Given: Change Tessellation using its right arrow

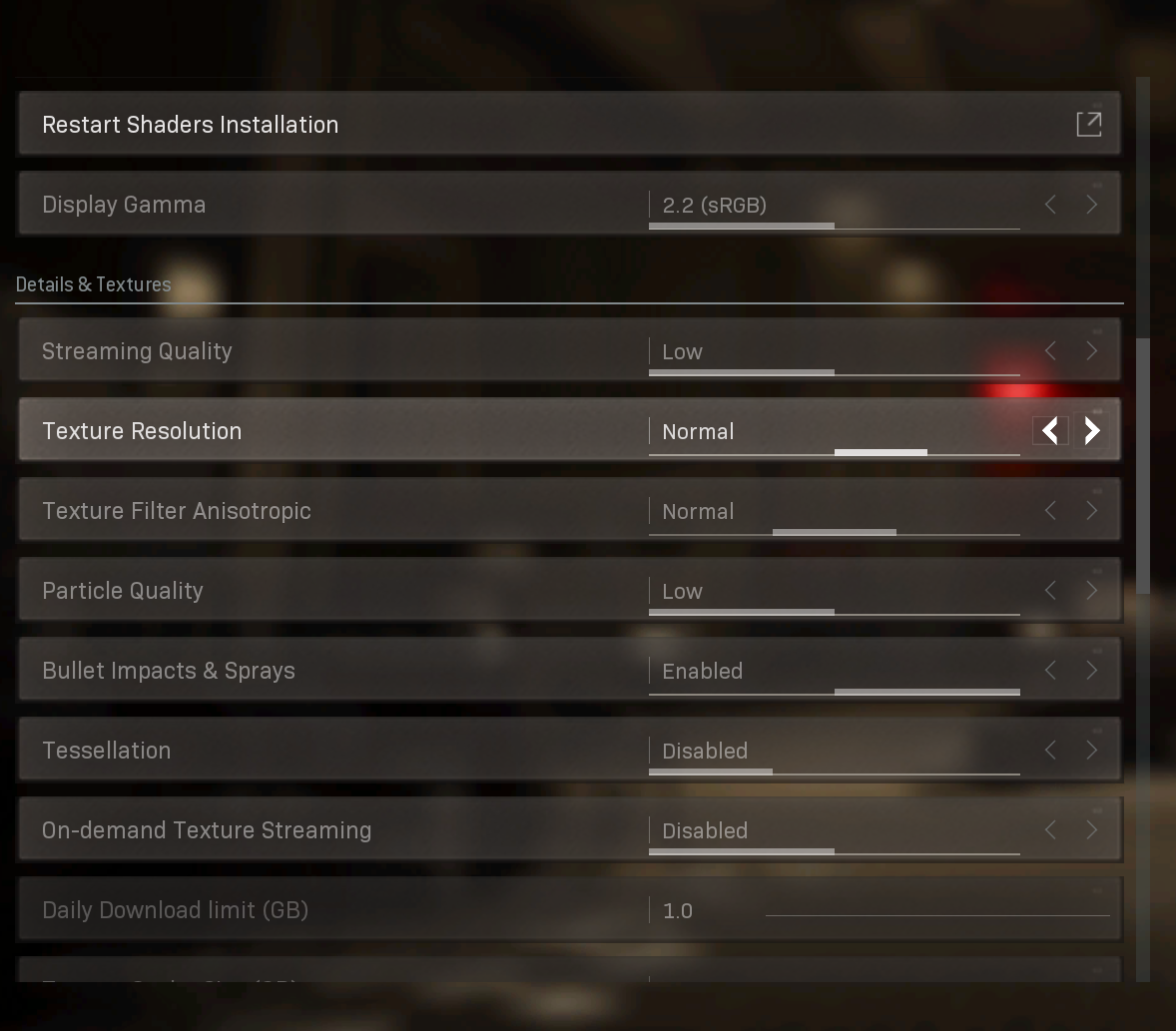Looking at the screenshot, I should coord(1092,751).
